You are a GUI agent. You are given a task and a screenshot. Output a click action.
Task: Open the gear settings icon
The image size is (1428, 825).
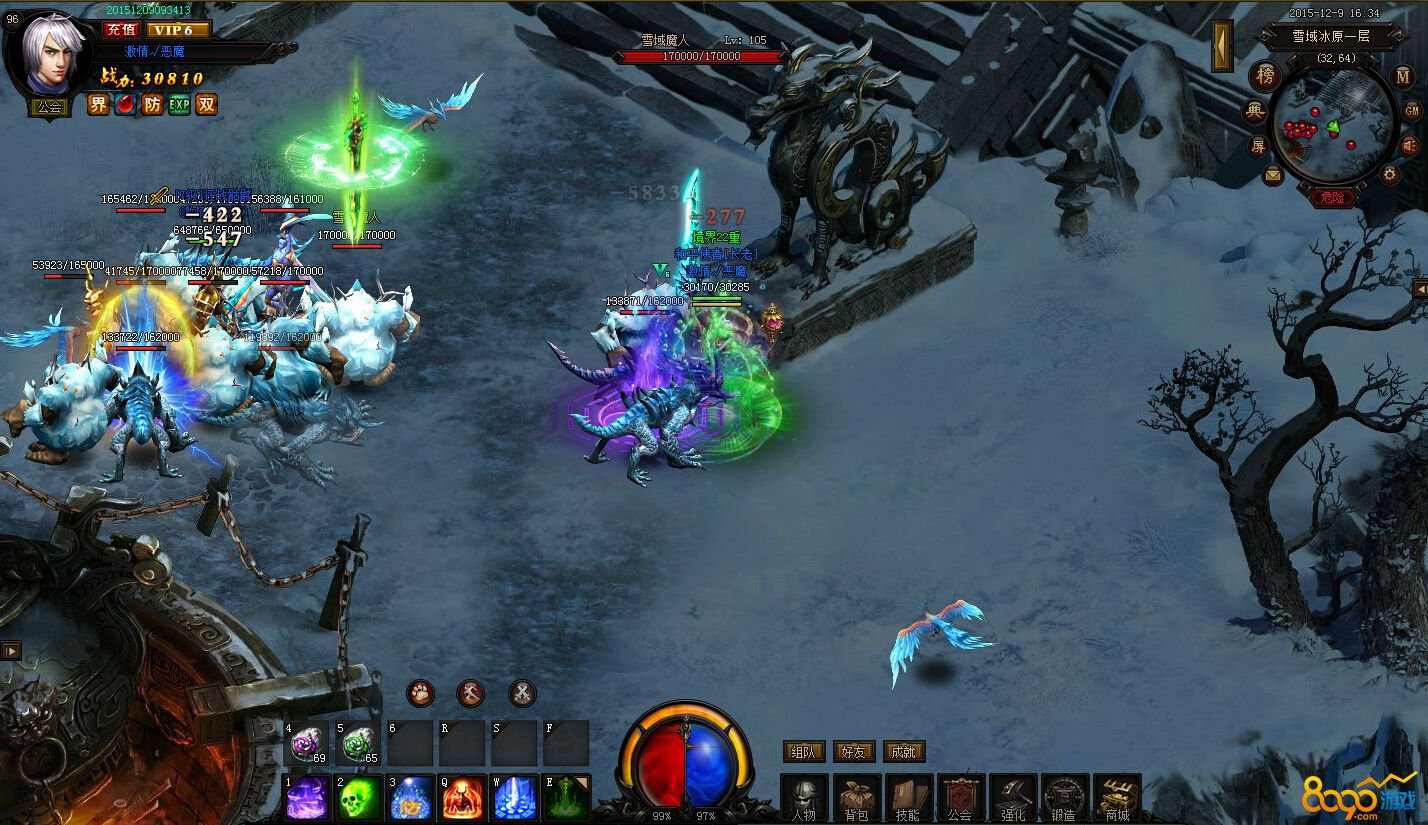coord(1389,175)
